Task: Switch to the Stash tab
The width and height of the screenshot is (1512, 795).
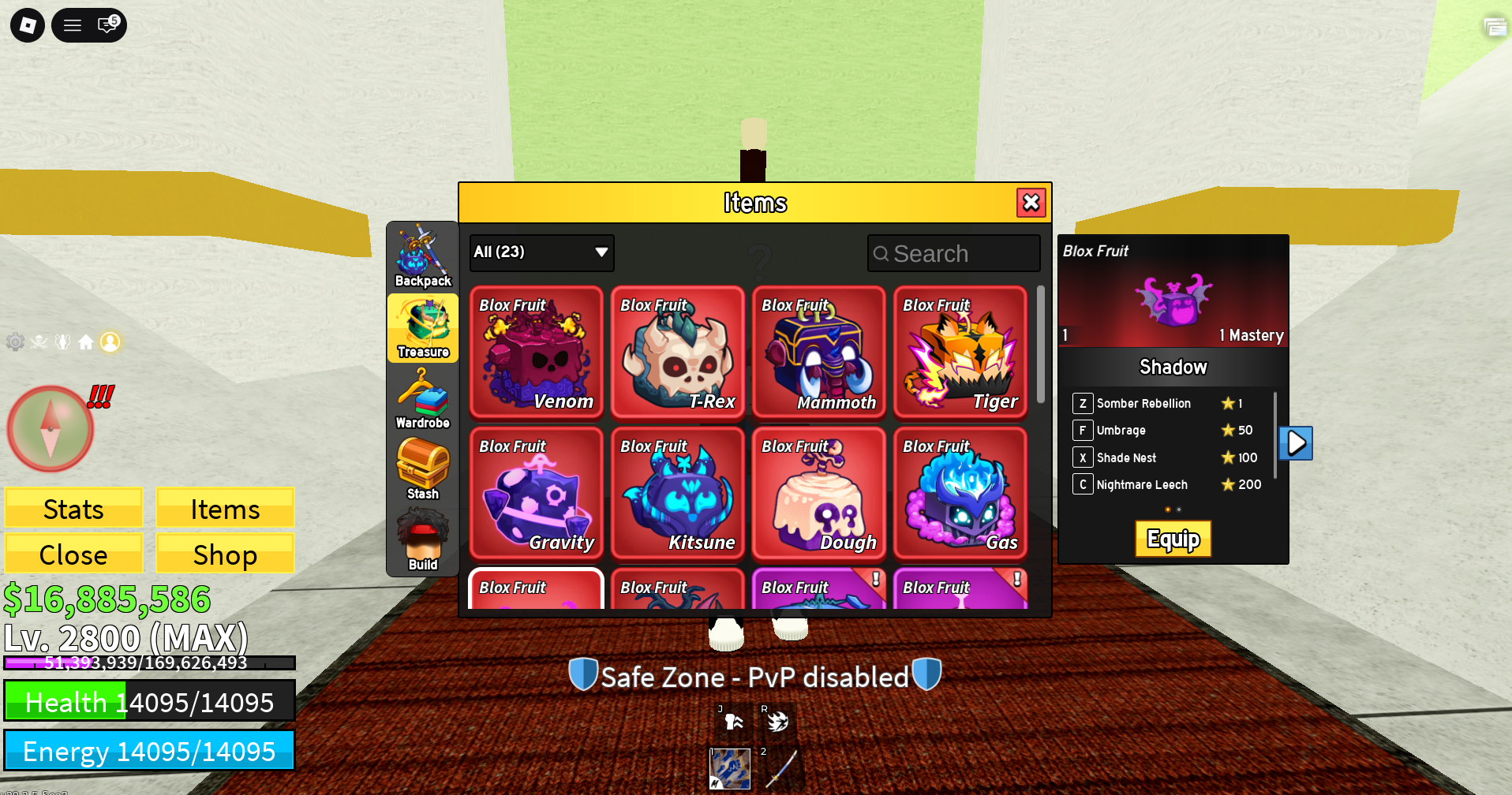Action: (x=423, y=470)
